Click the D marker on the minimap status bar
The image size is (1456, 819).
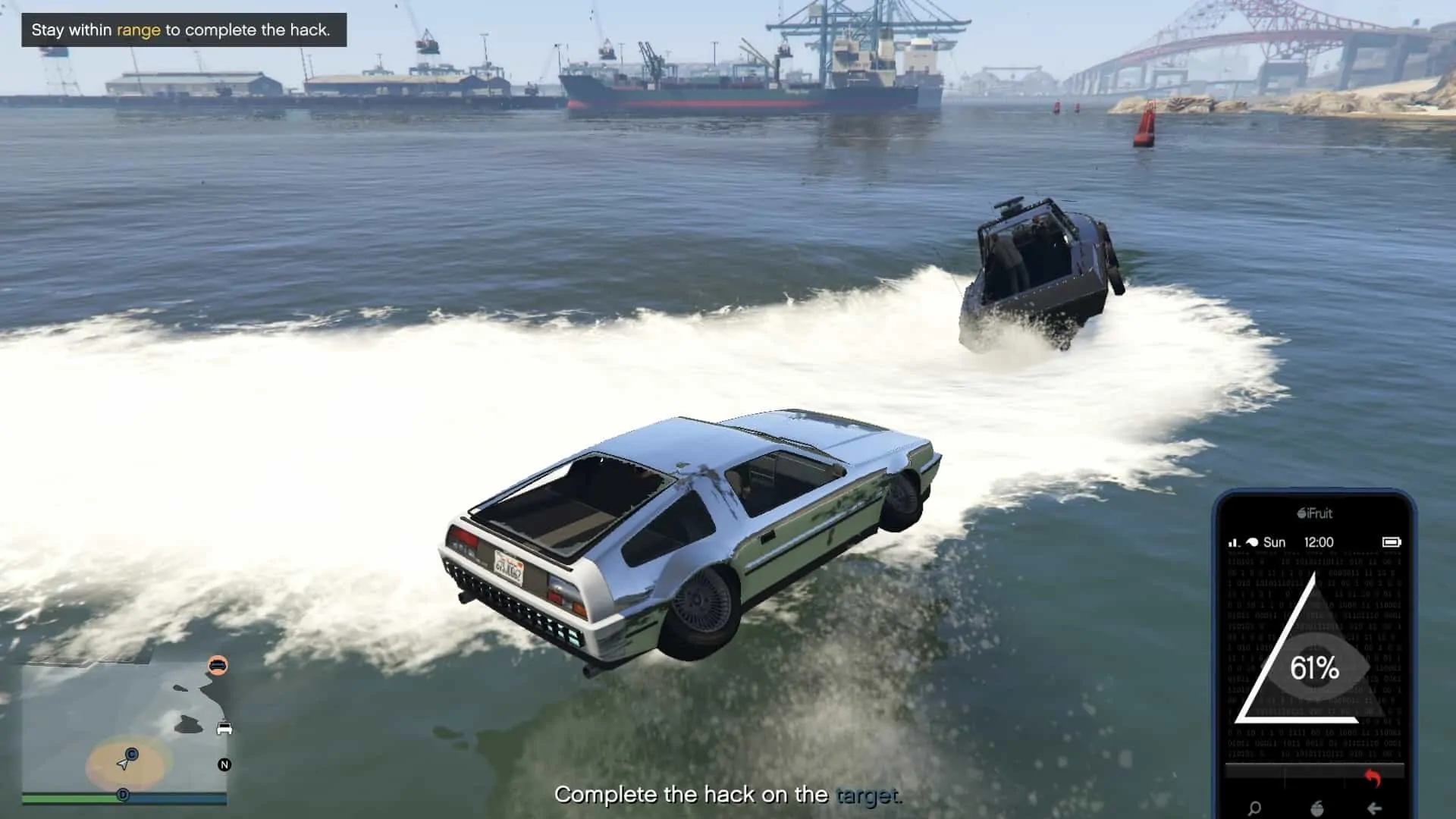click(x=124, y=795)
